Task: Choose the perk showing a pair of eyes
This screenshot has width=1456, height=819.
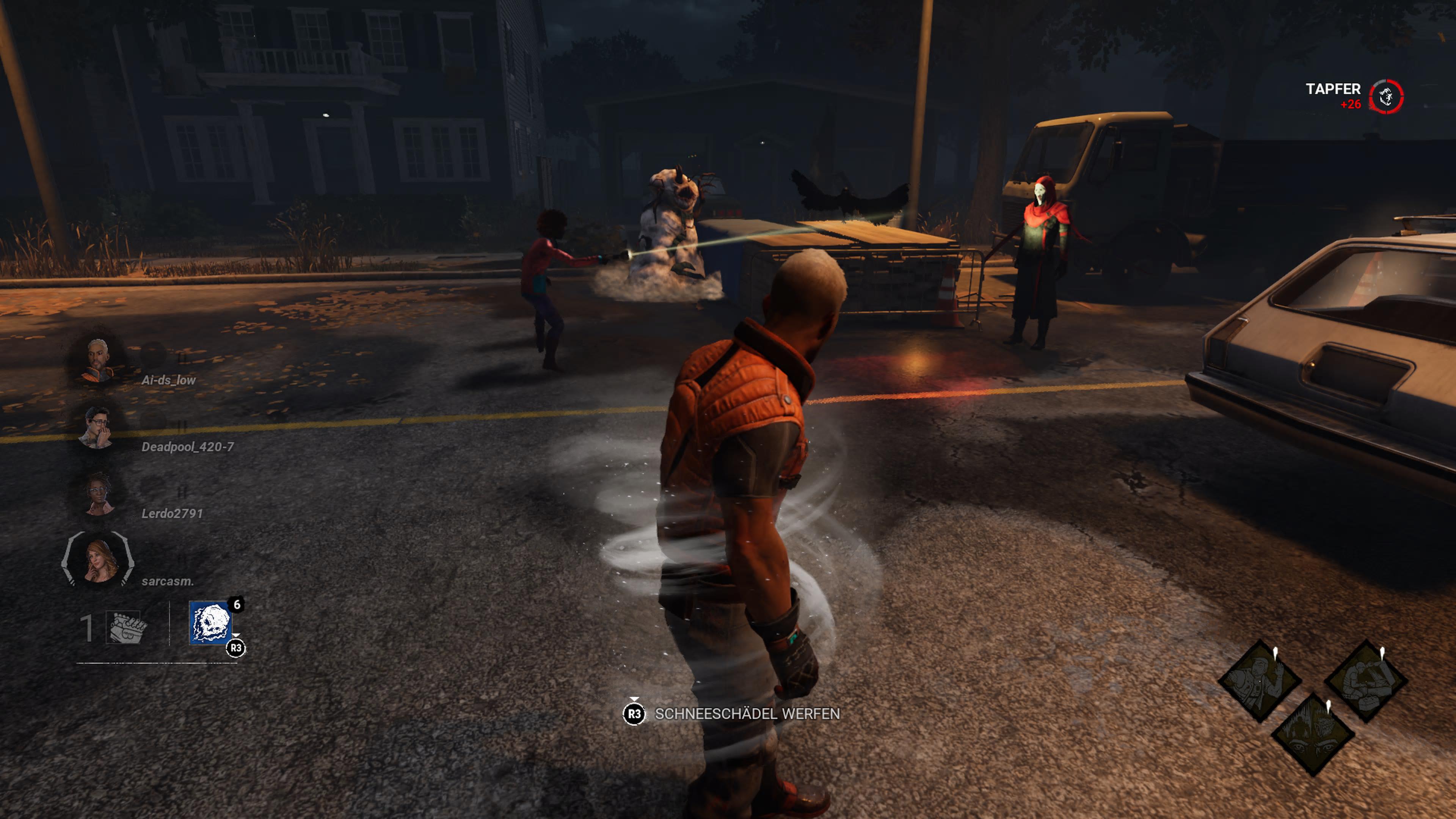Action: tap(1312, 734)
